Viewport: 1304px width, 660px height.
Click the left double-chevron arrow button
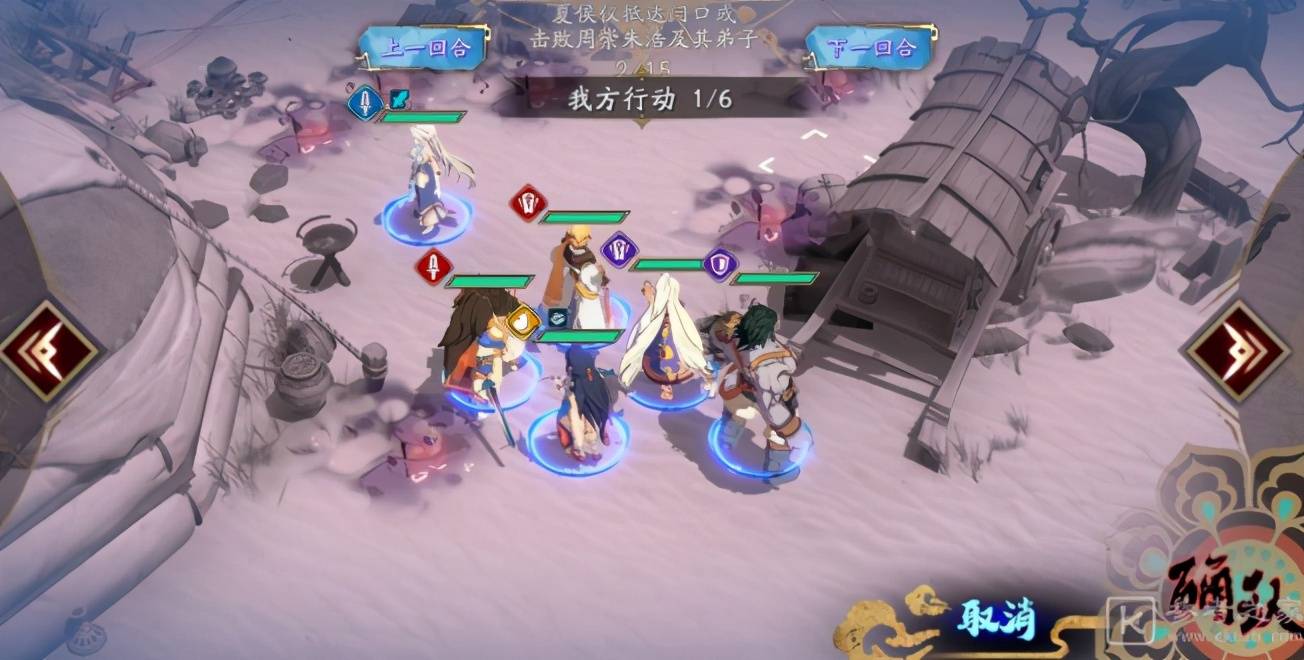47,350
